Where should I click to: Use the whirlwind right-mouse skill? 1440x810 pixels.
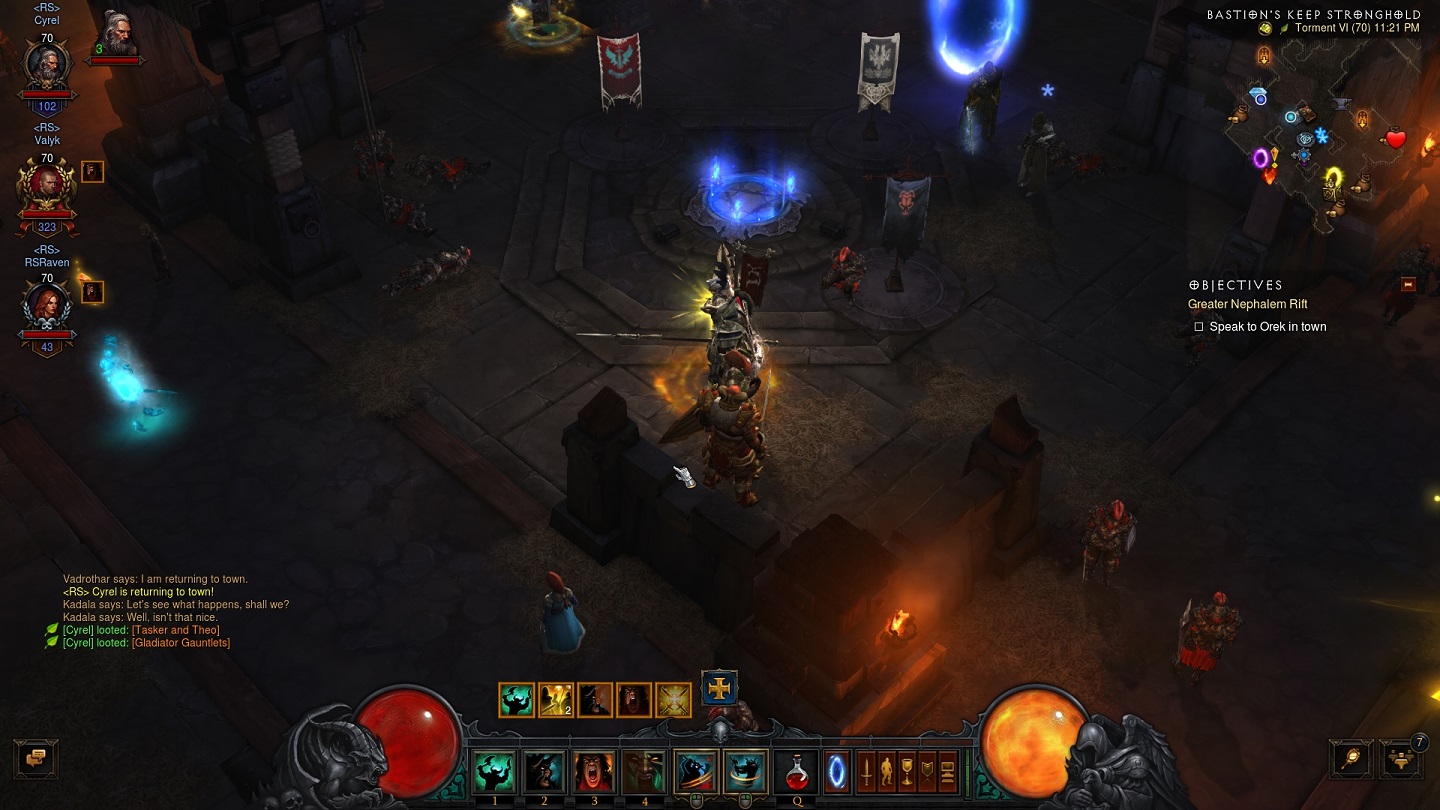[743, 771]
